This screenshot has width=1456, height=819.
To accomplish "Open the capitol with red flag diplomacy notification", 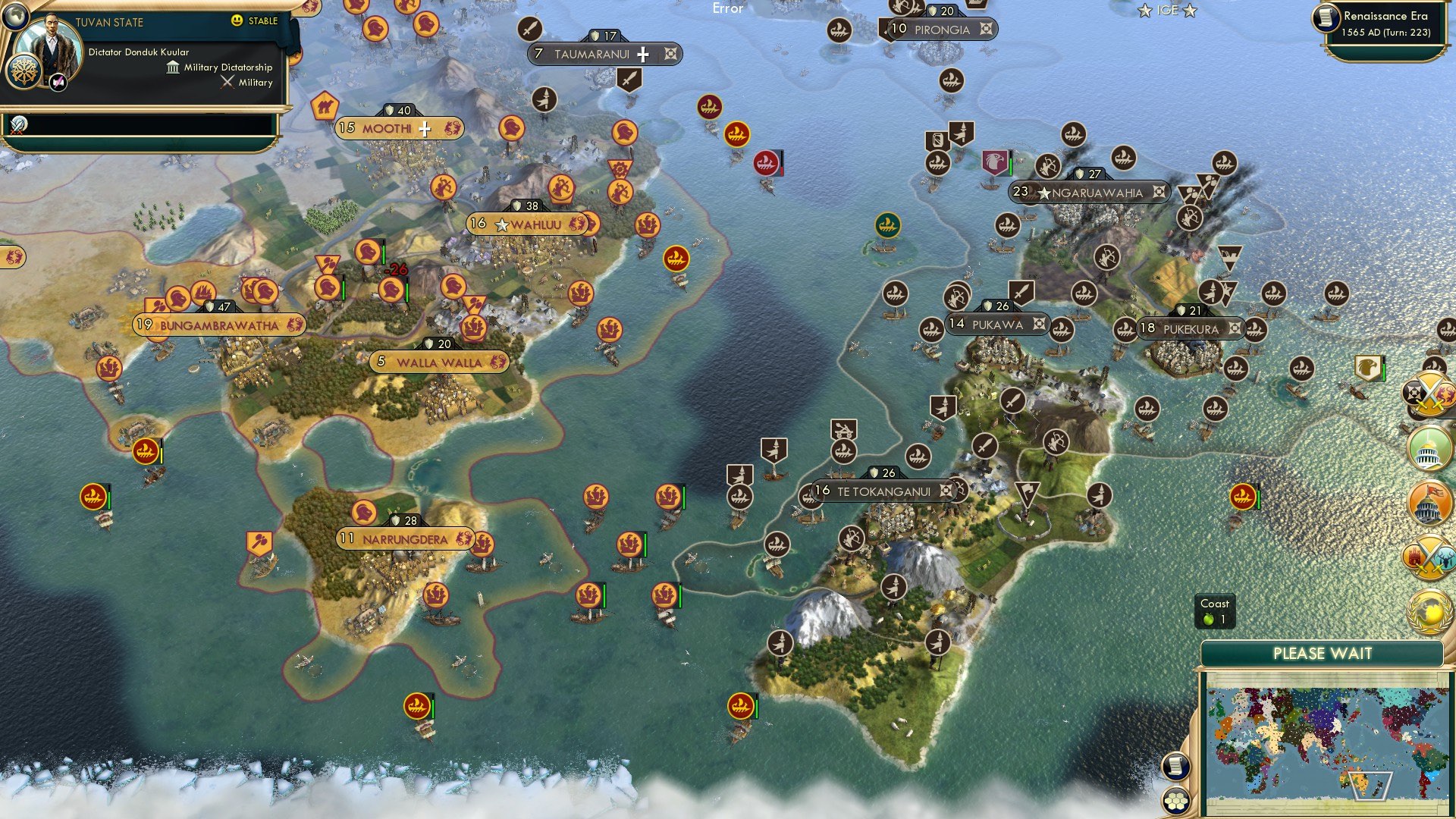I will point(1428,501).
